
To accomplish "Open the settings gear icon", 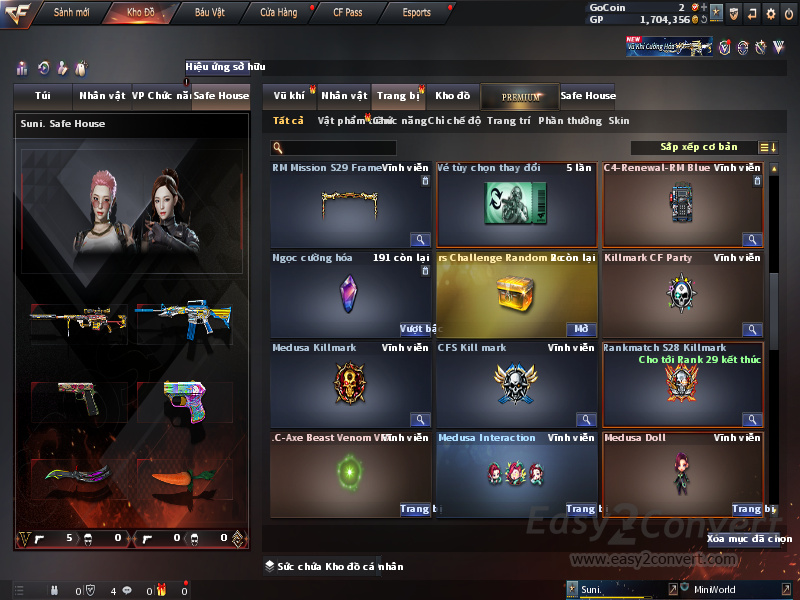I will [x=771, y=13].
